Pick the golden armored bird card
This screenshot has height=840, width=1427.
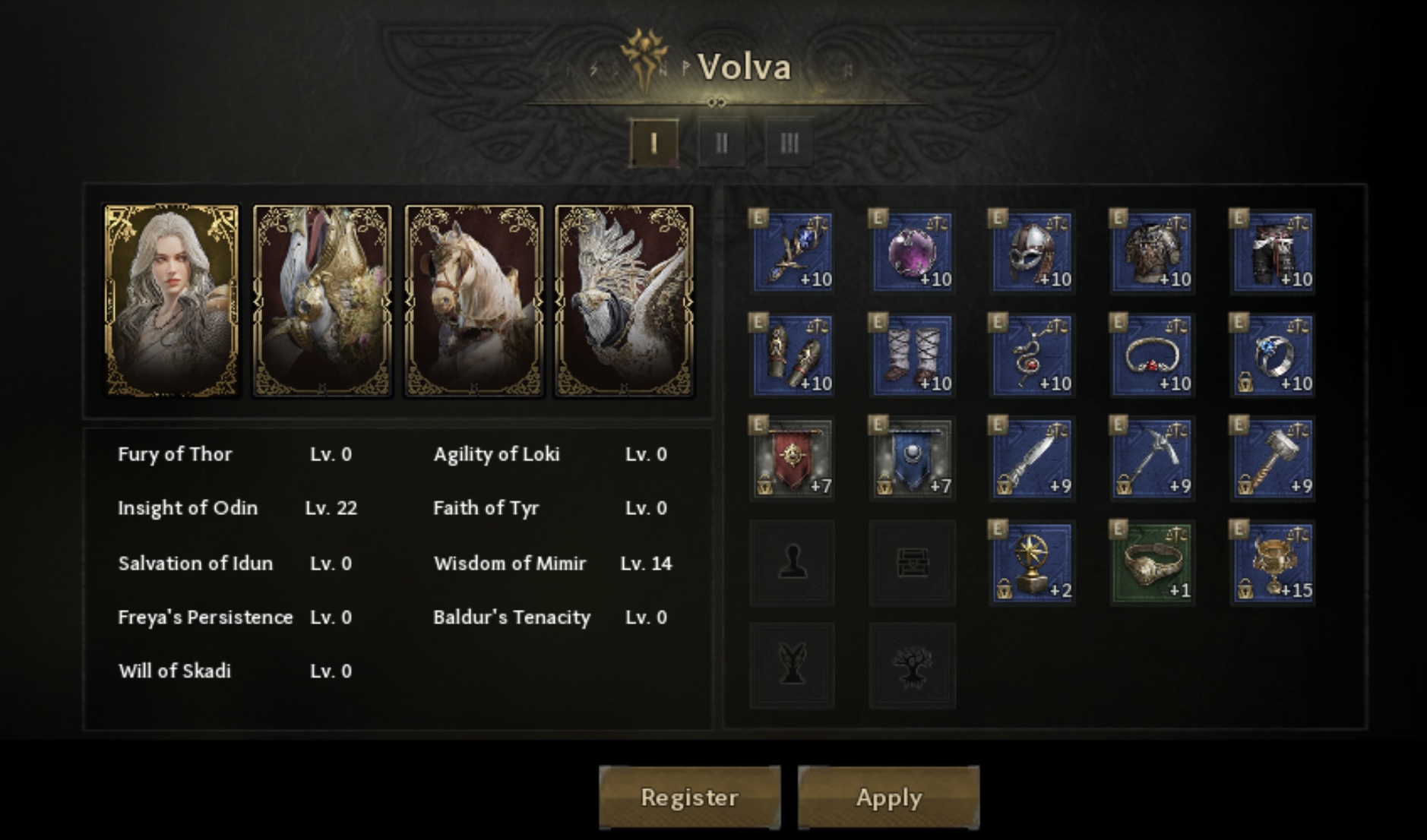tap(322, 301)
